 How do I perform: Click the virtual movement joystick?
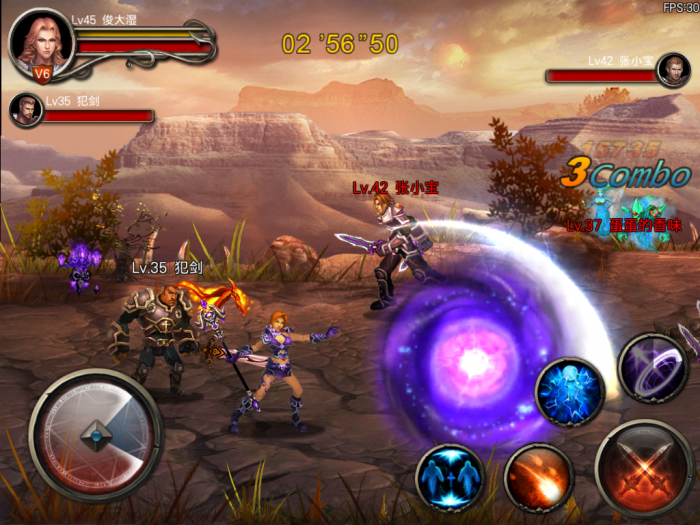coord(95,436)
